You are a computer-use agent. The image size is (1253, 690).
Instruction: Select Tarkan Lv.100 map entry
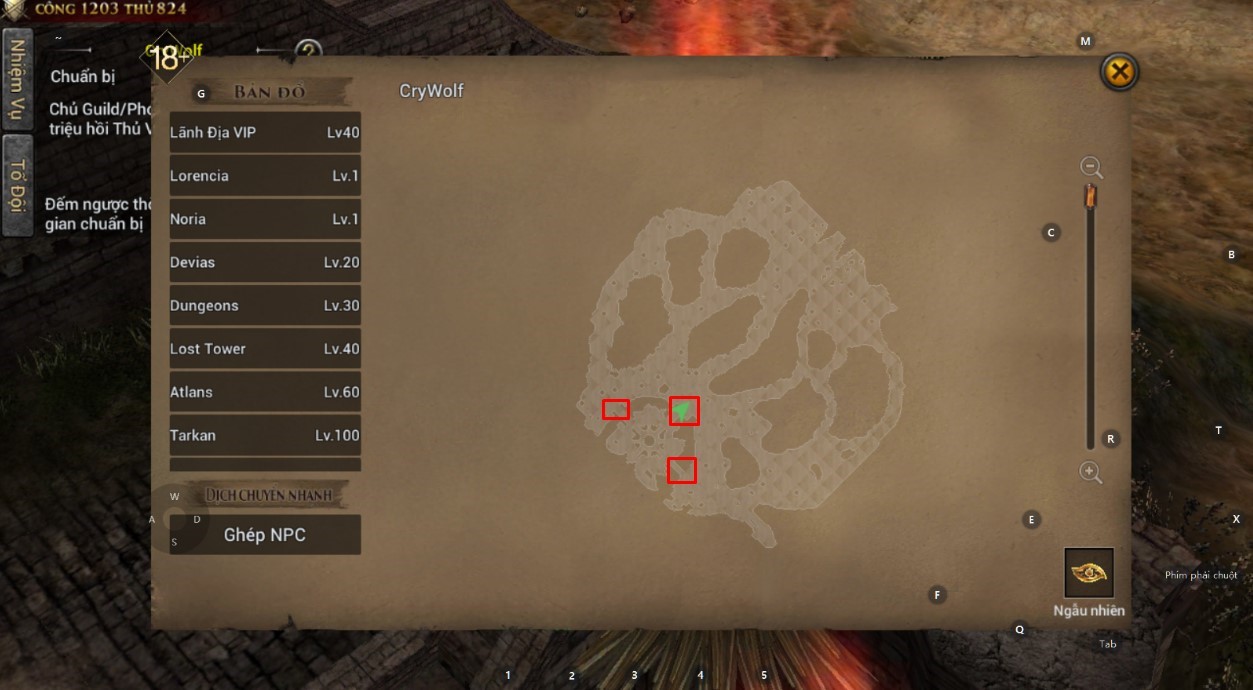[265, 435]
